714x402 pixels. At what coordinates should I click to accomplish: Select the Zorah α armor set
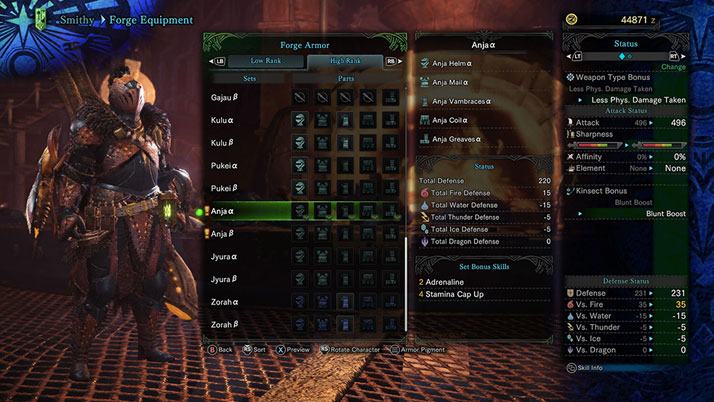[x=224, y=302]
